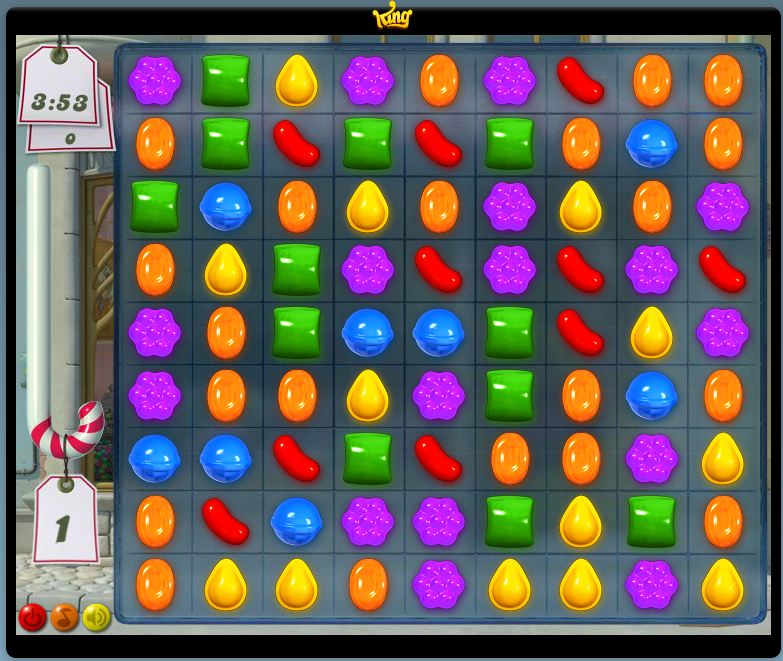Click the red power quit button
The width and height of the screenshot is (783, 661).
click(32, 618)
